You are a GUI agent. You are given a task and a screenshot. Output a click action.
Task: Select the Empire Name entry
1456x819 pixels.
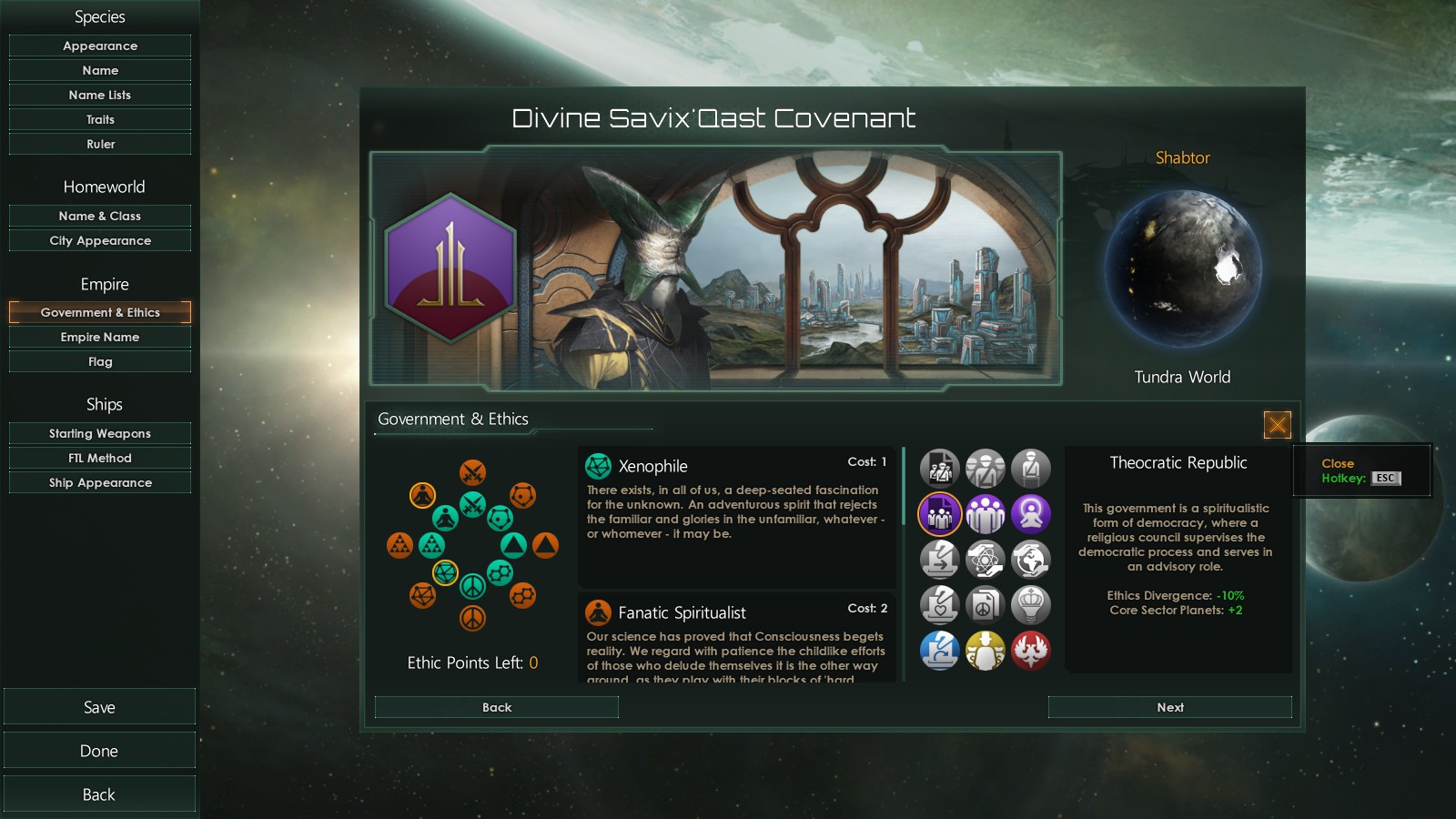[x=100, y=337]
